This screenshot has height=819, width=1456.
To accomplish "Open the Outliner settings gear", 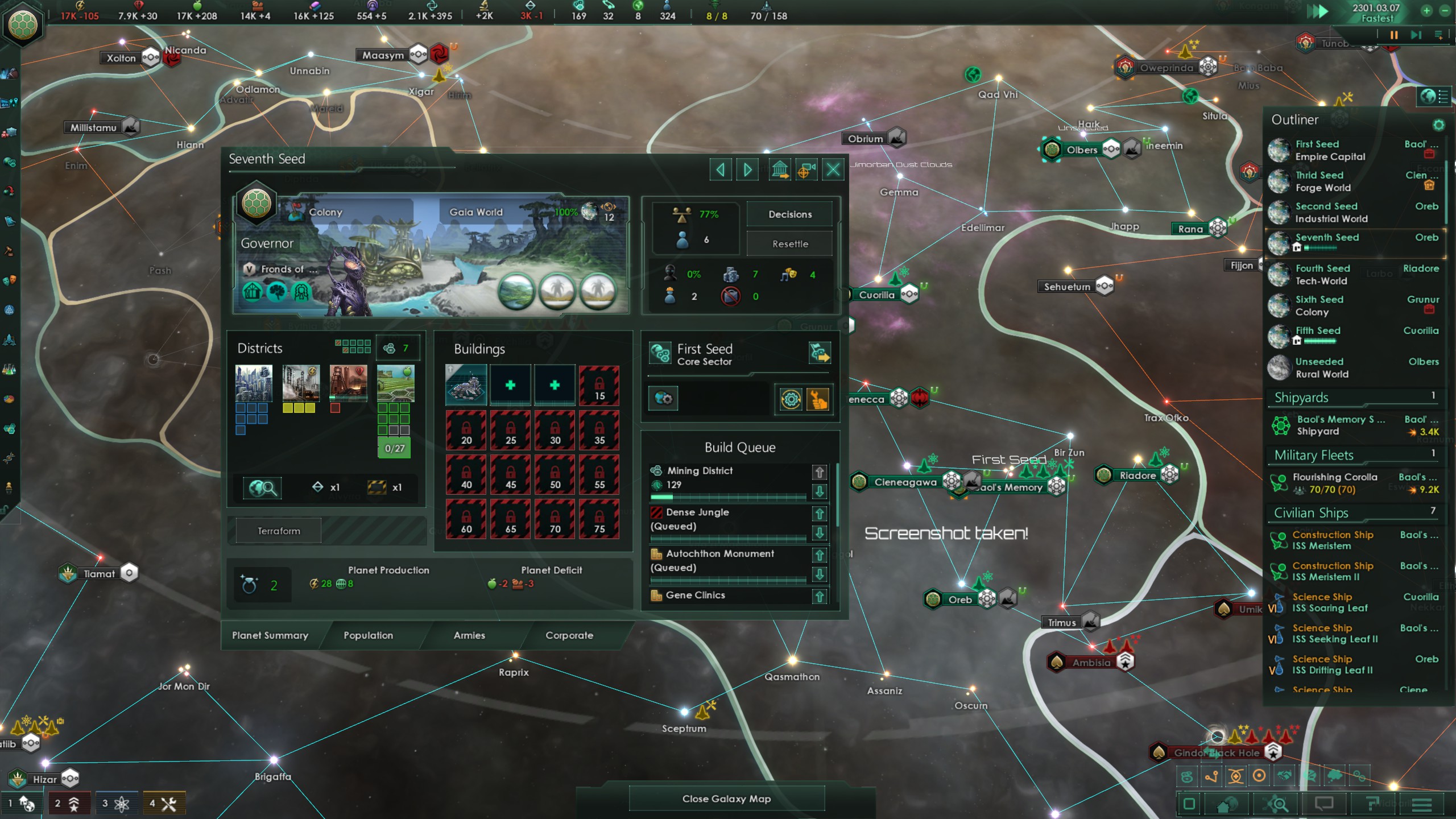I will pos(1440,125).
